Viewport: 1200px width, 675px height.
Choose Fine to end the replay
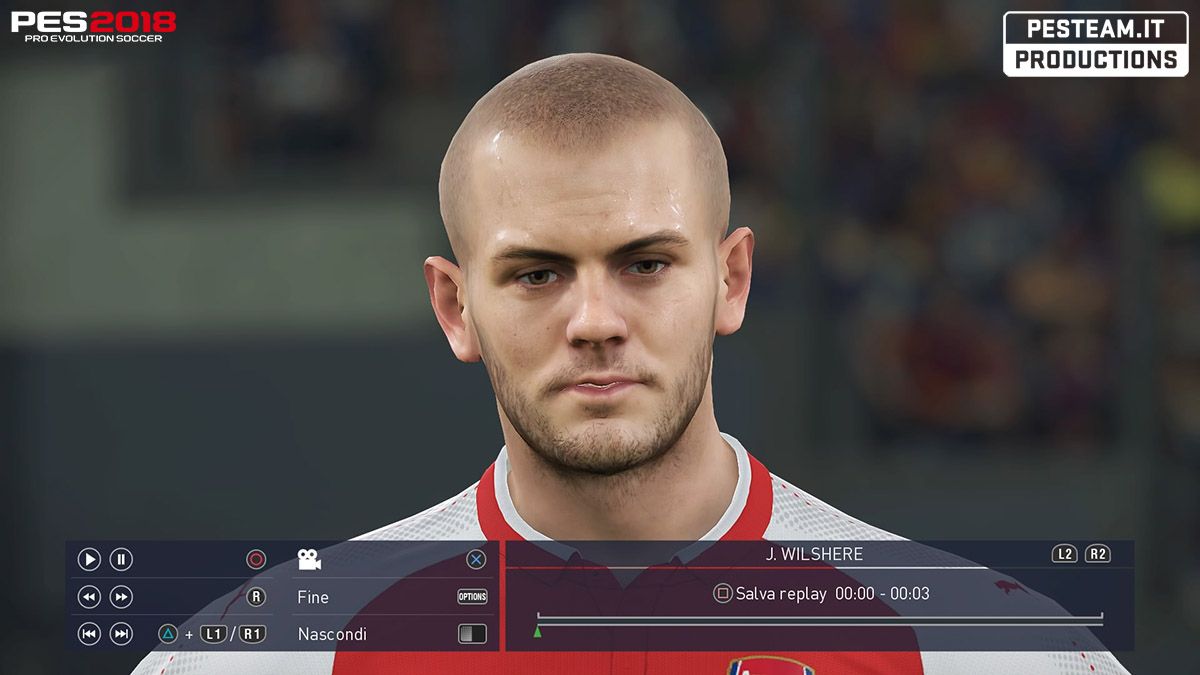tap(313, 597)
